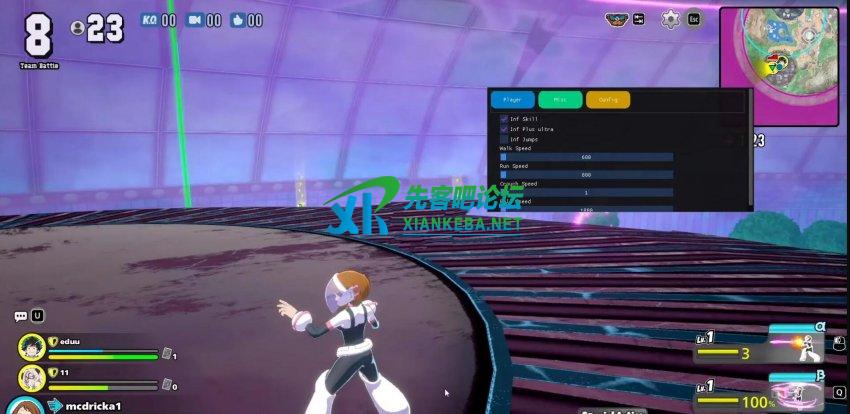Click the Walk Speed slider

pos(586,157)
